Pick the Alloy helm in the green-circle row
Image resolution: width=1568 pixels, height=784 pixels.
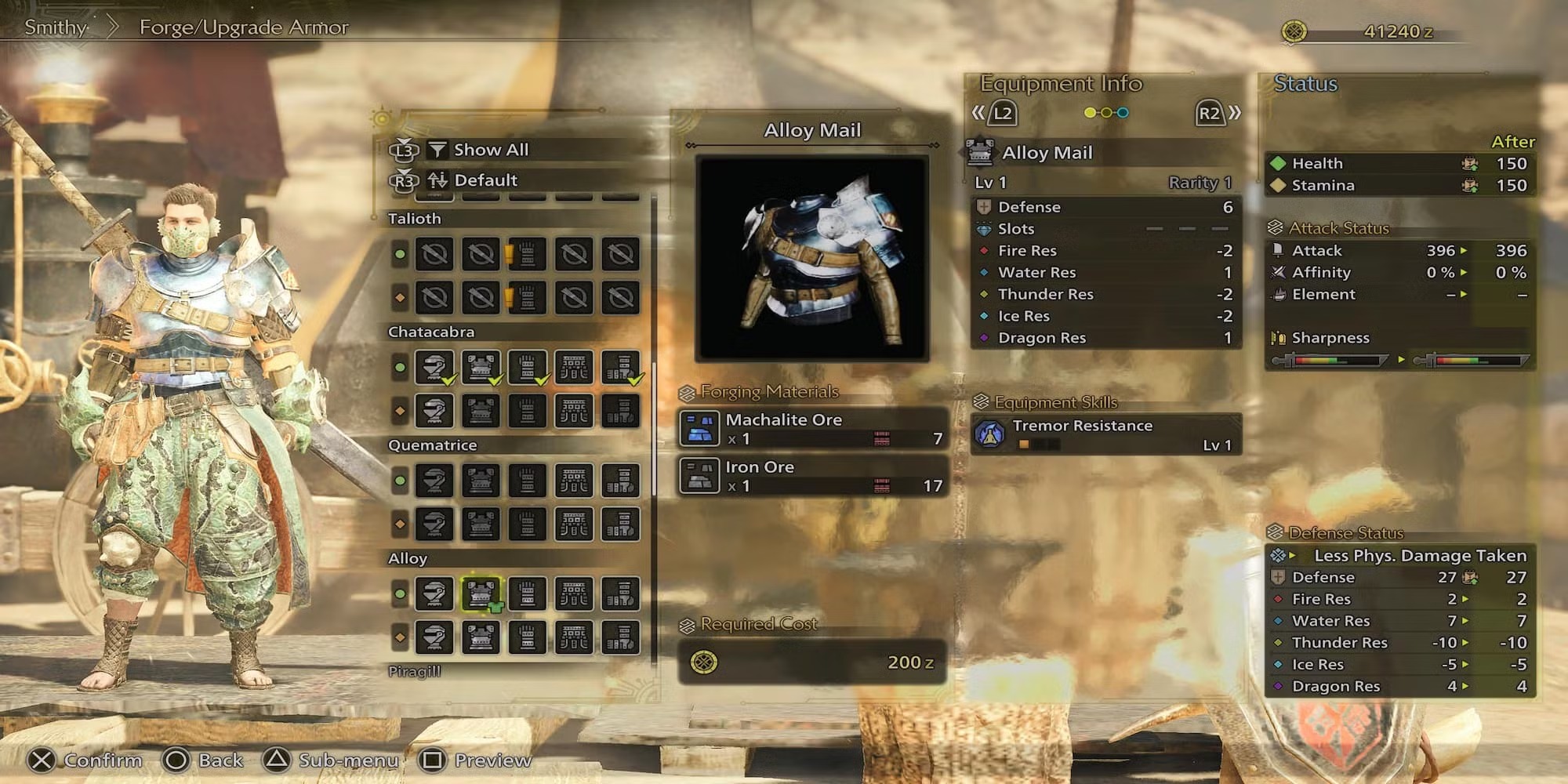434,594
